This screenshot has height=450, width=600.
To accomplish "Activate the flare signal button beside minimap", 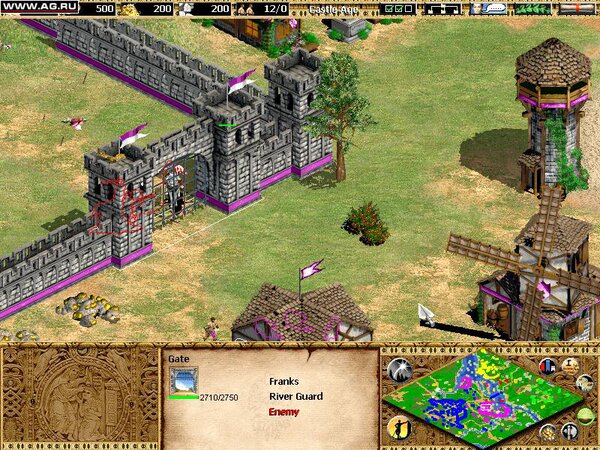I will pyautogui.click(x=399, y=370).
